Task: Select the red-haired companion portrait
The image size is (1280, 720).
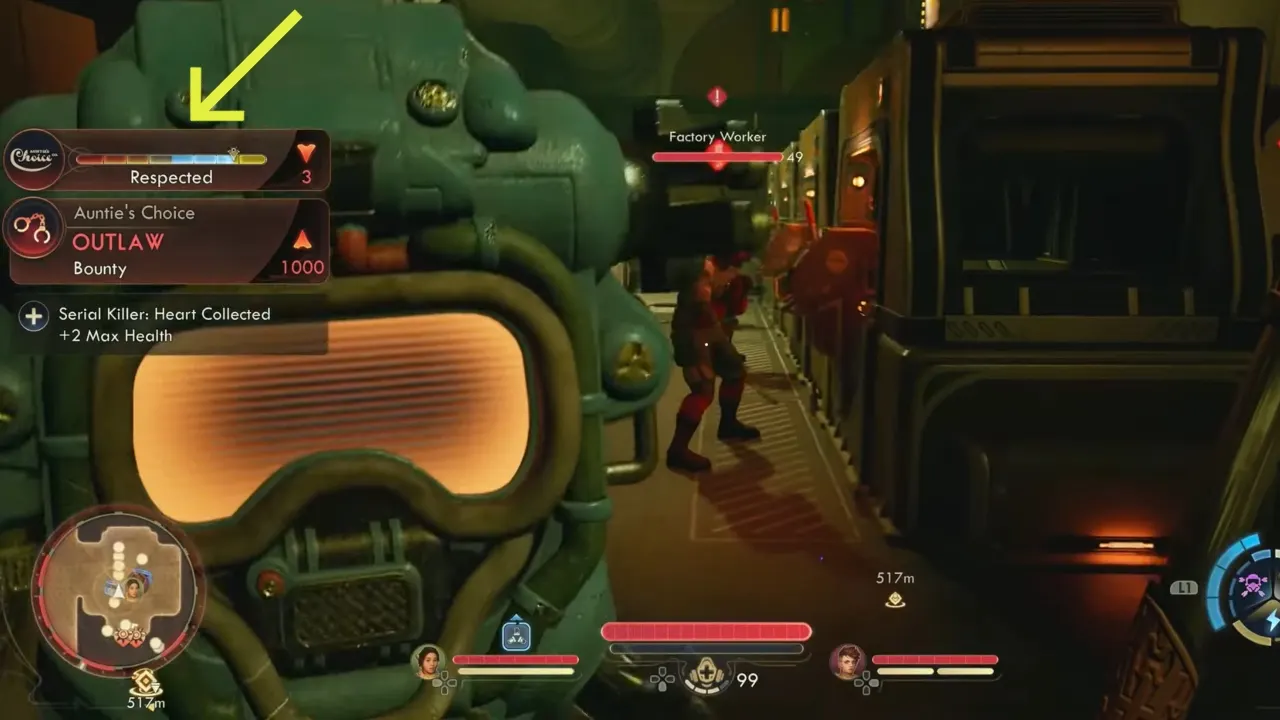Action: point(847,660)
